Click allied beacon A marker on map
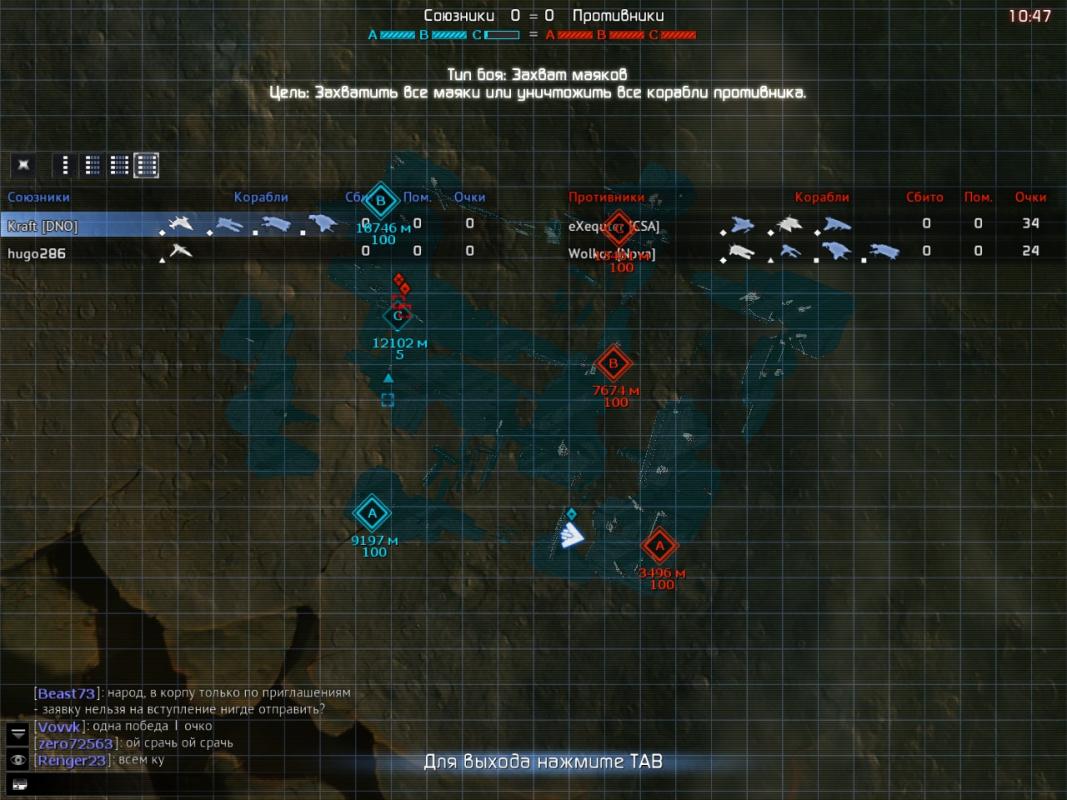The height and width of the screenshot is (800, 1067). (x=373, y=513)
